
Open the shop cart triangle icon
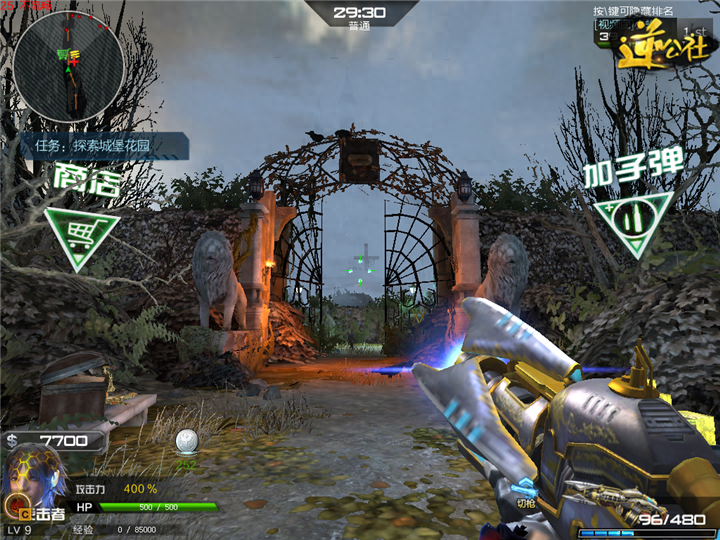81,236
